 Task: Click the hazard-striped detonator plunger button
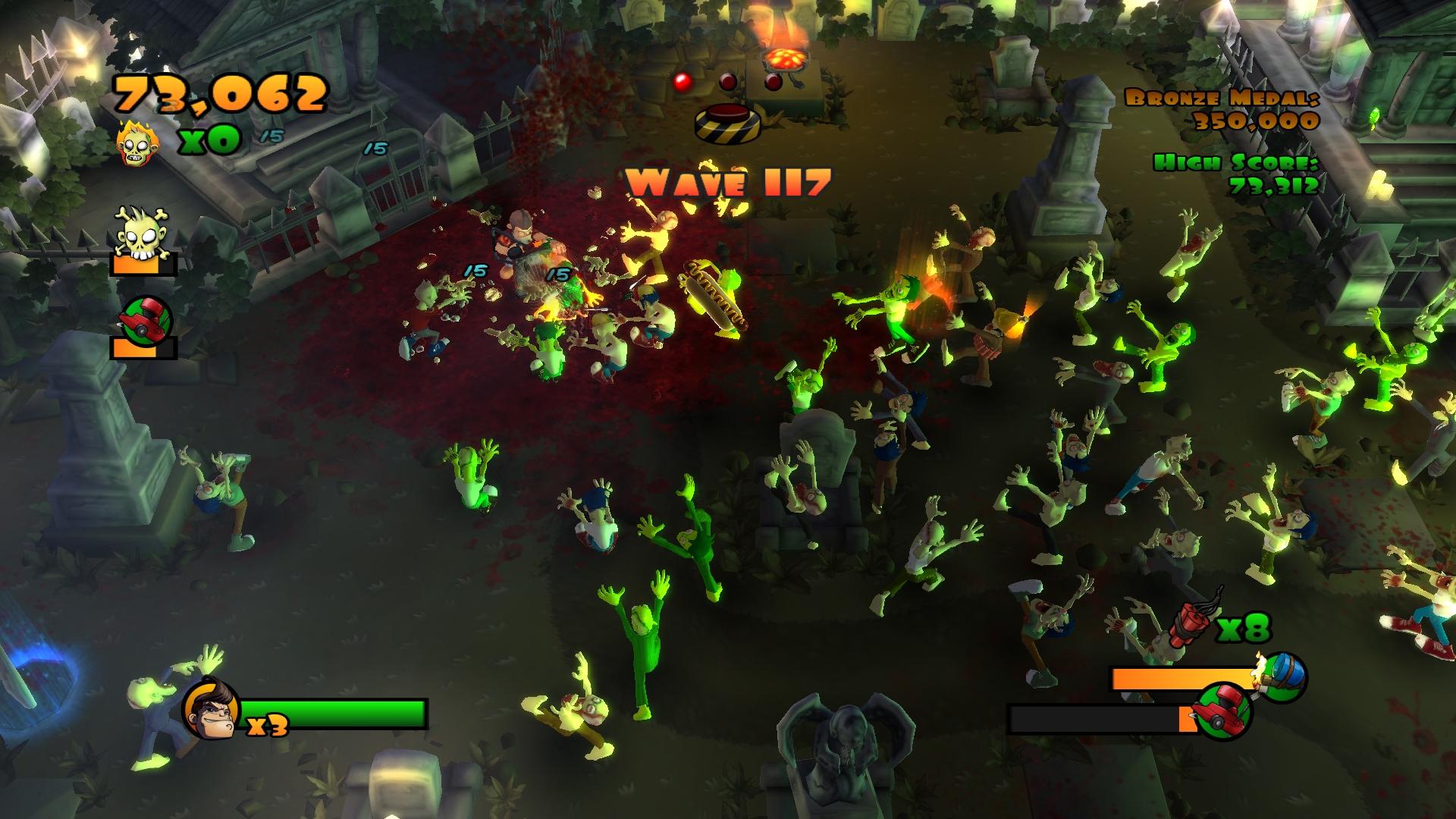tap(729, 123)
